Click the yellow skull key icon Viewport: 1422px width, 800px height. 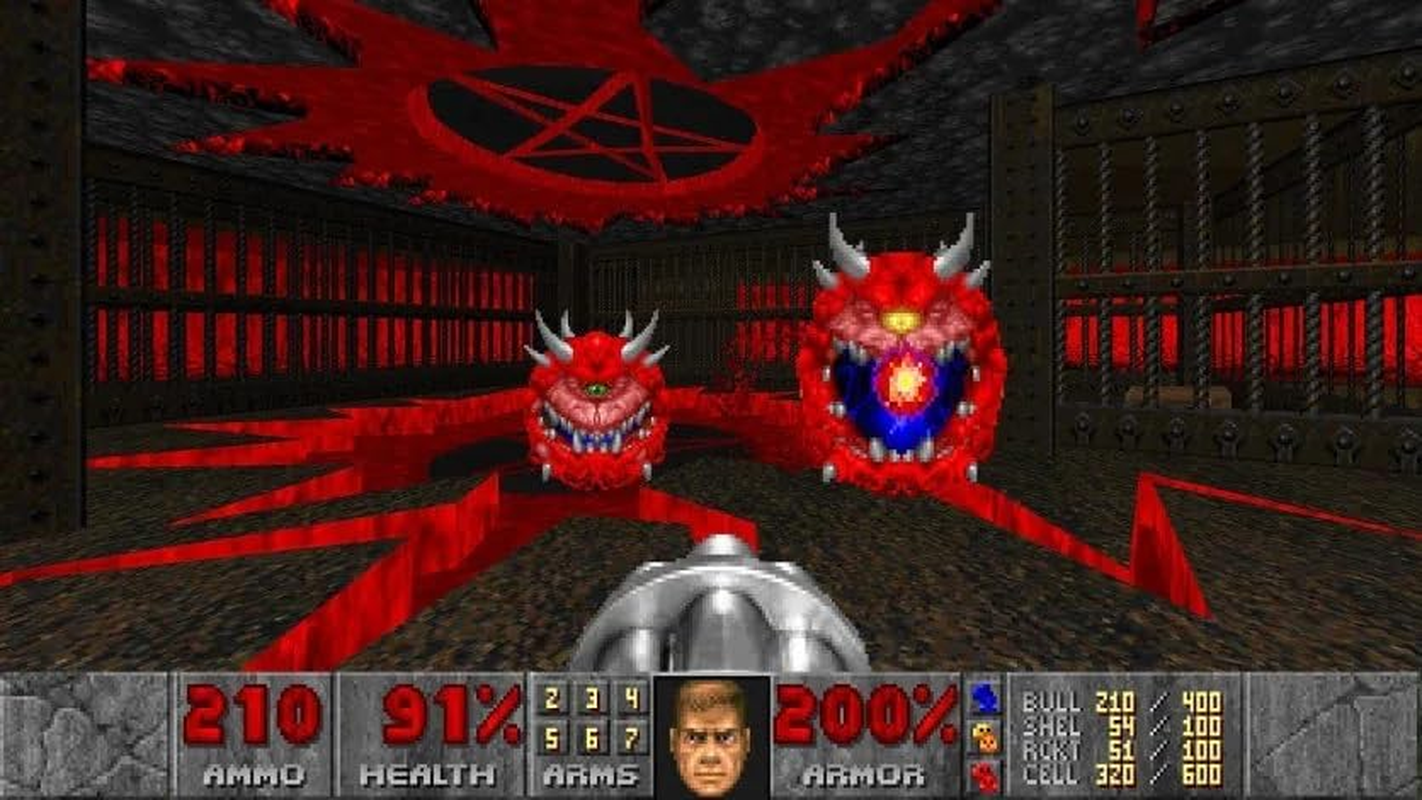[x=985, y=732]
